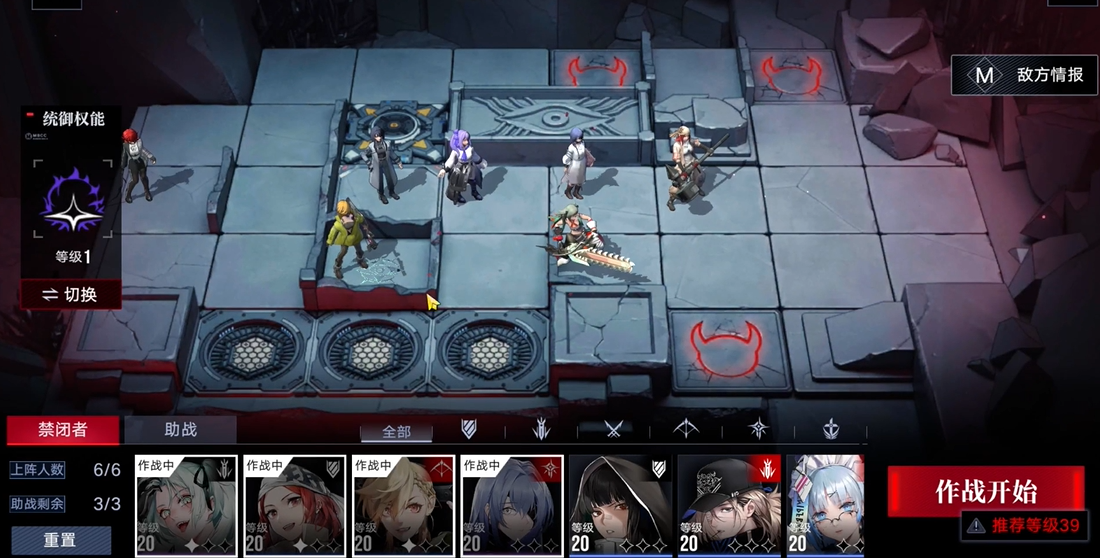The image size is (1100, 558).
Task: Filter units by the bow class icon
Action: 686,429
